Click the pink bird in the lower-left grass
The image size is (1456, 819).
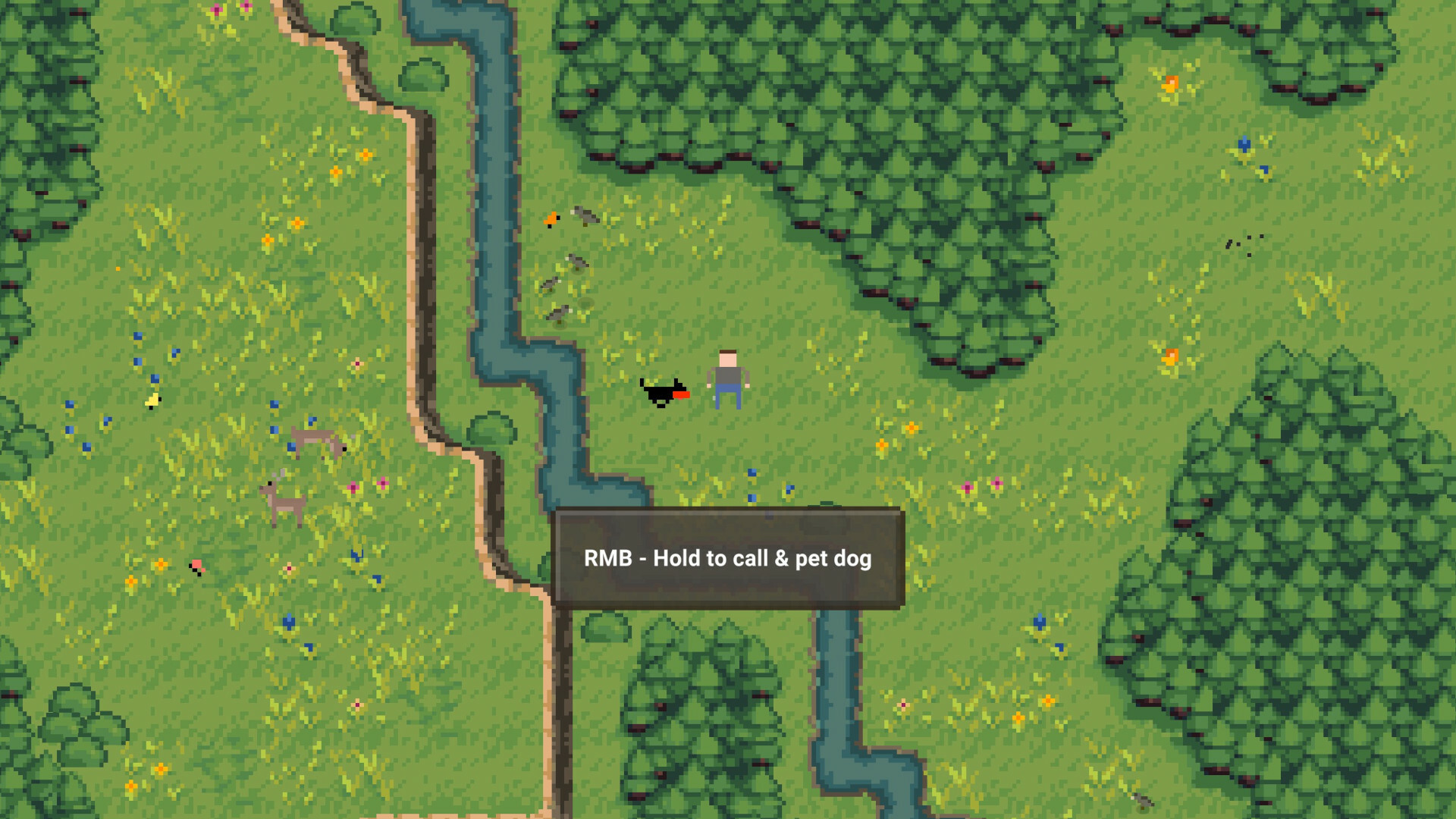coord(196,566)
